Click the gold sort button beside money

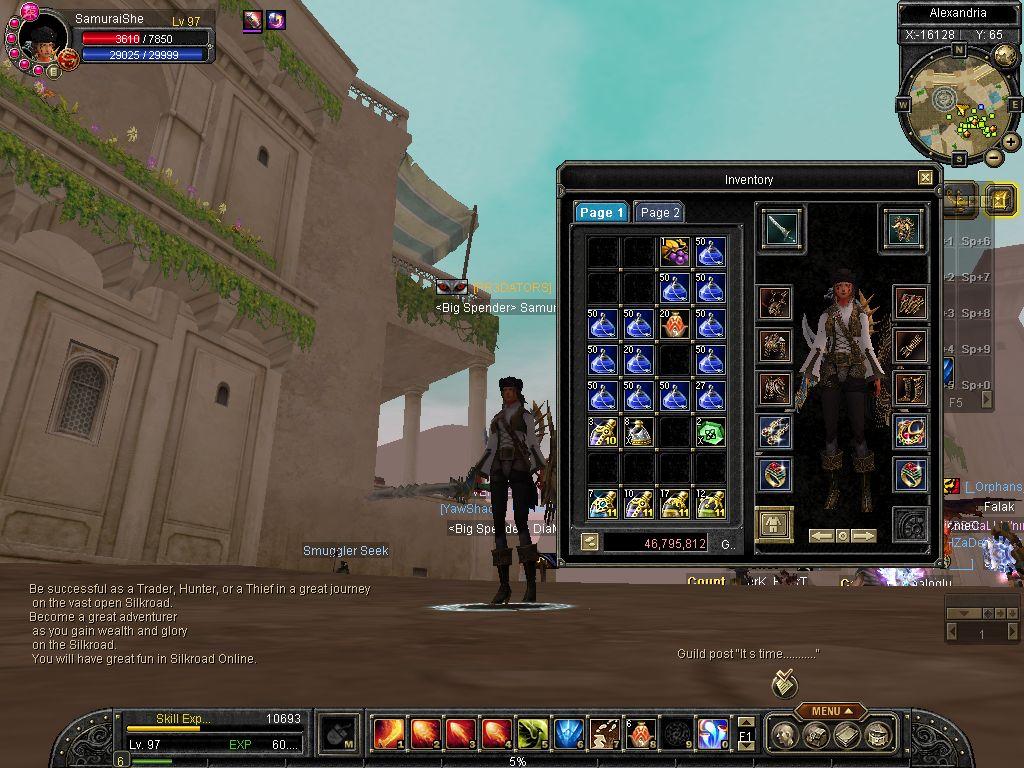coord(590,542)
